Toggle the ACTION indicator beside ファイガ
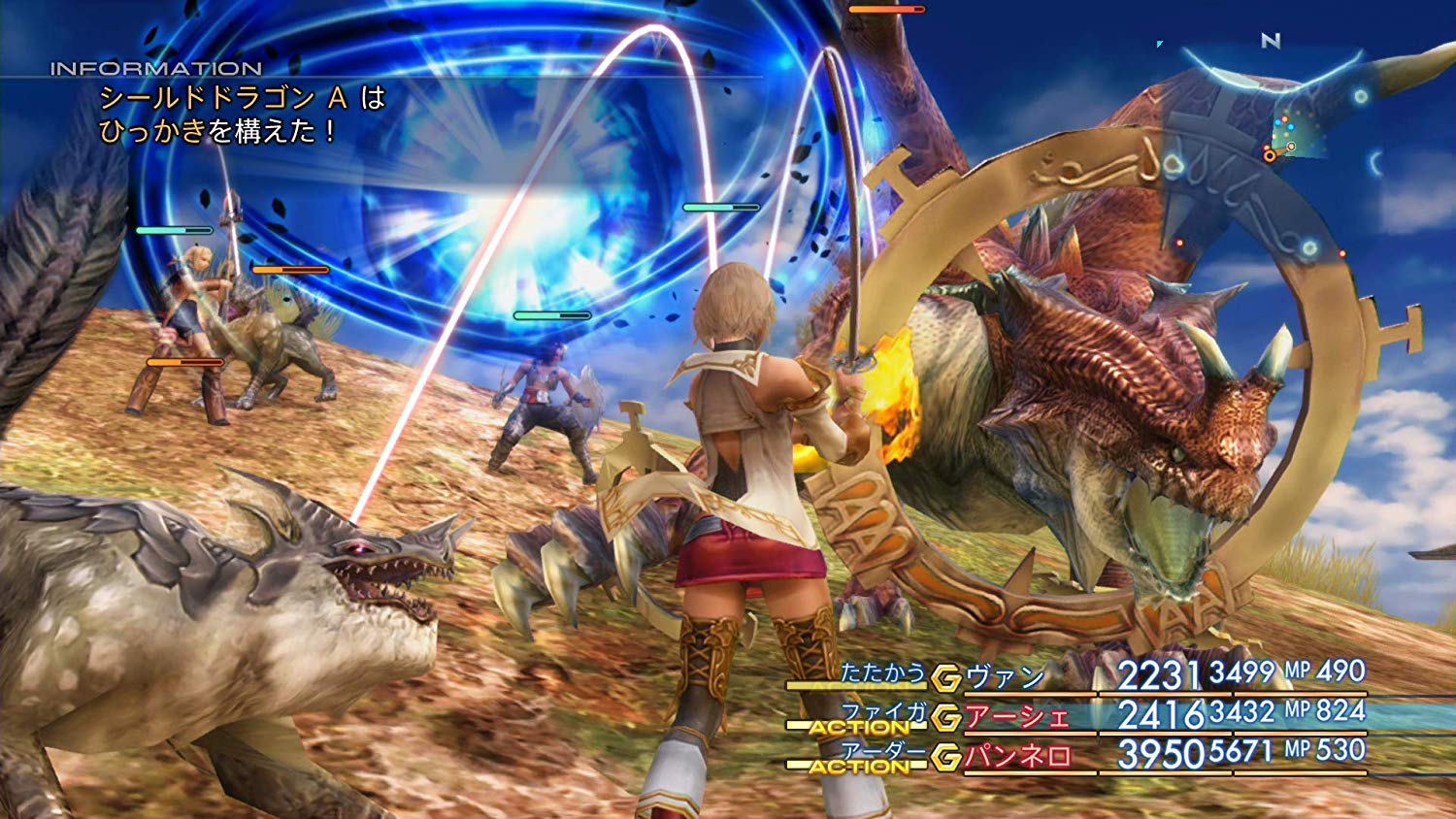Image resolution: width=1456 pixels, height=819 pixels. (860, 725)
